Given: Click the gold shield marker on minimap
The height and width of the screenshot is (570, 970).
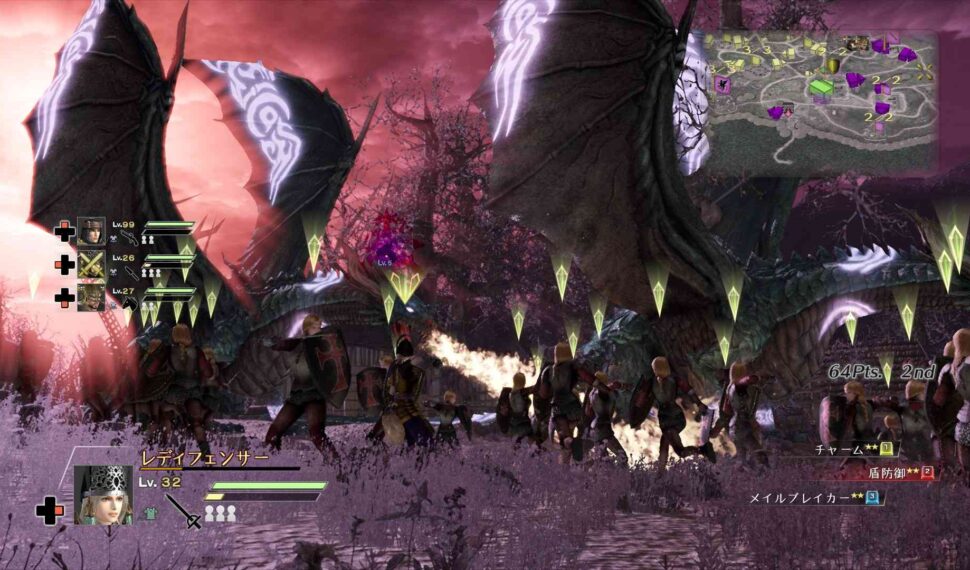Looking at the screenshot, I should pos(832,65).
